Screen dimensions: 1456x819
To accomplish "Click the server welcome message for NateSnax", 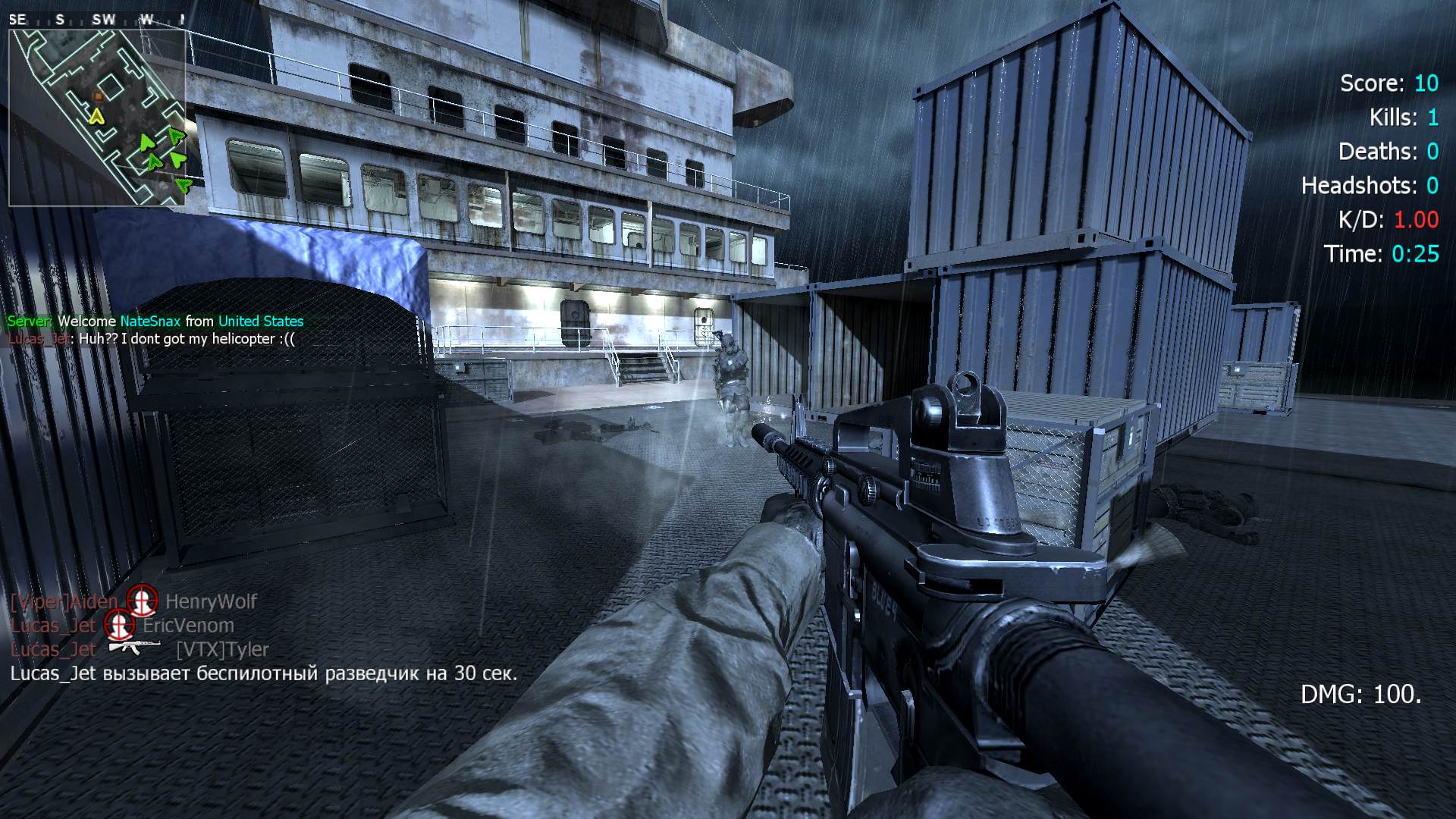I will click(x=155, y=322).
